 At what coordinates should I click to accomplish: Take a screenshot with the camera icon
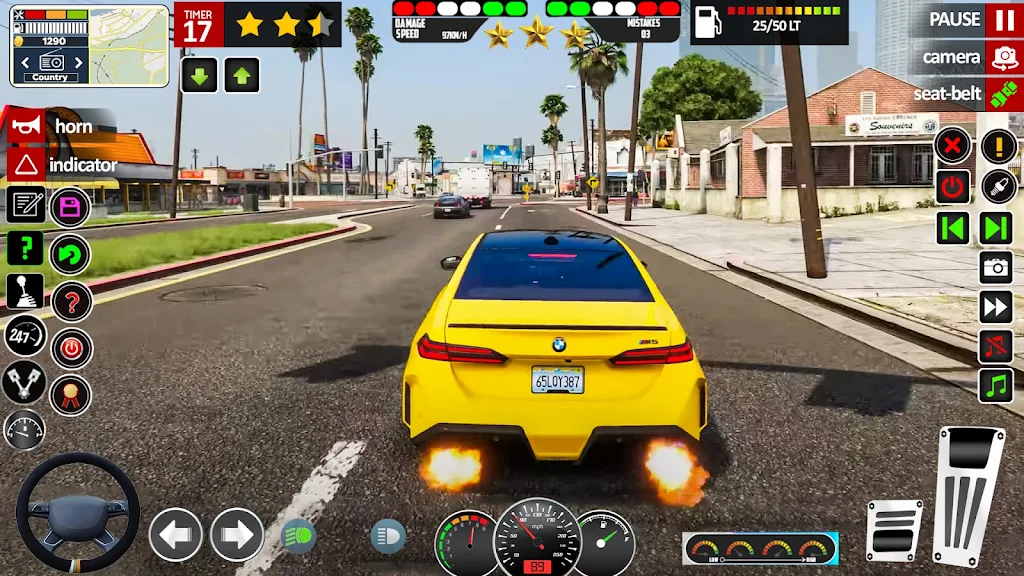tap(996, 267)
